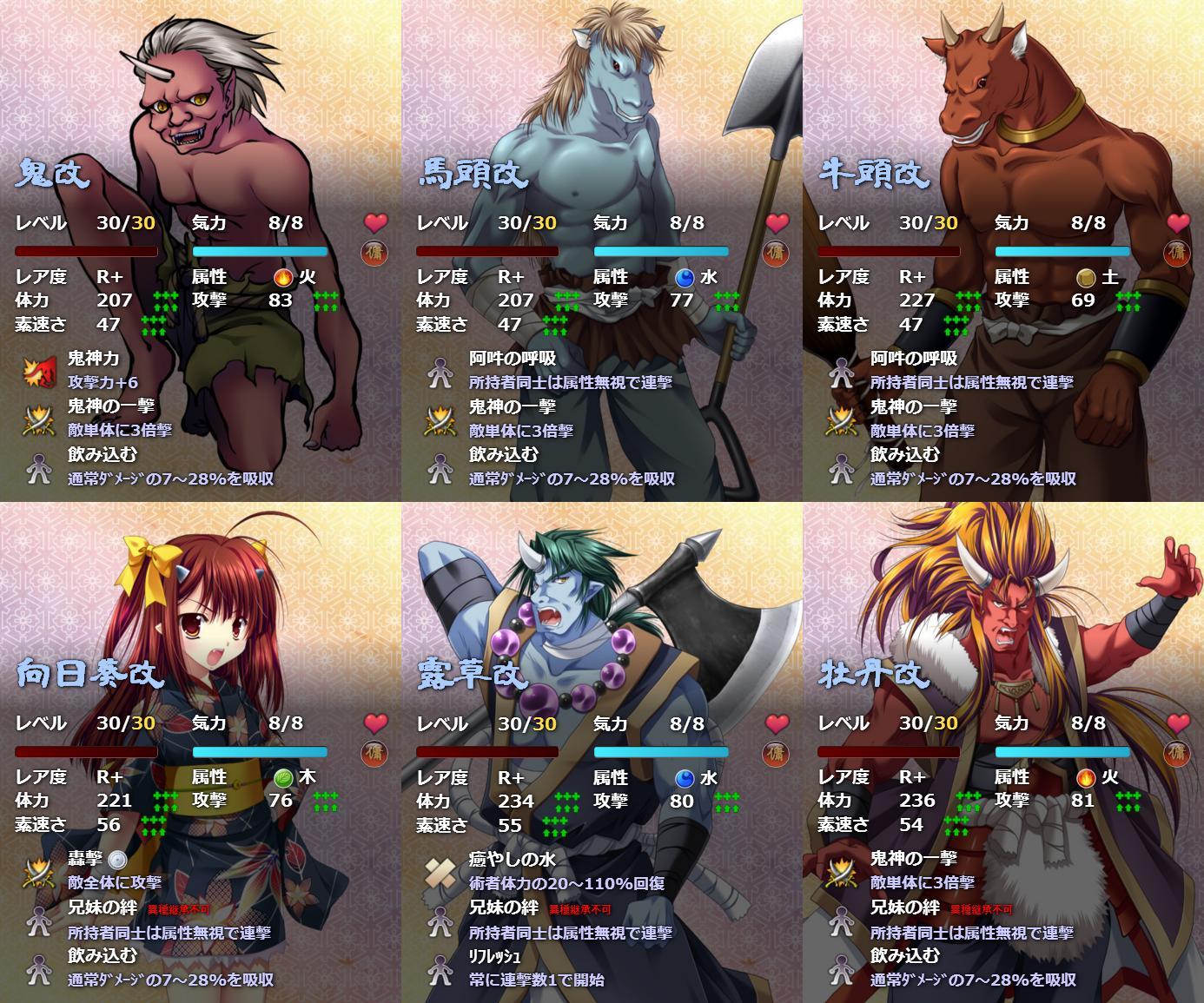Click the round badge on 牡丹改's card
1204x1003 pixels.
1177,752
